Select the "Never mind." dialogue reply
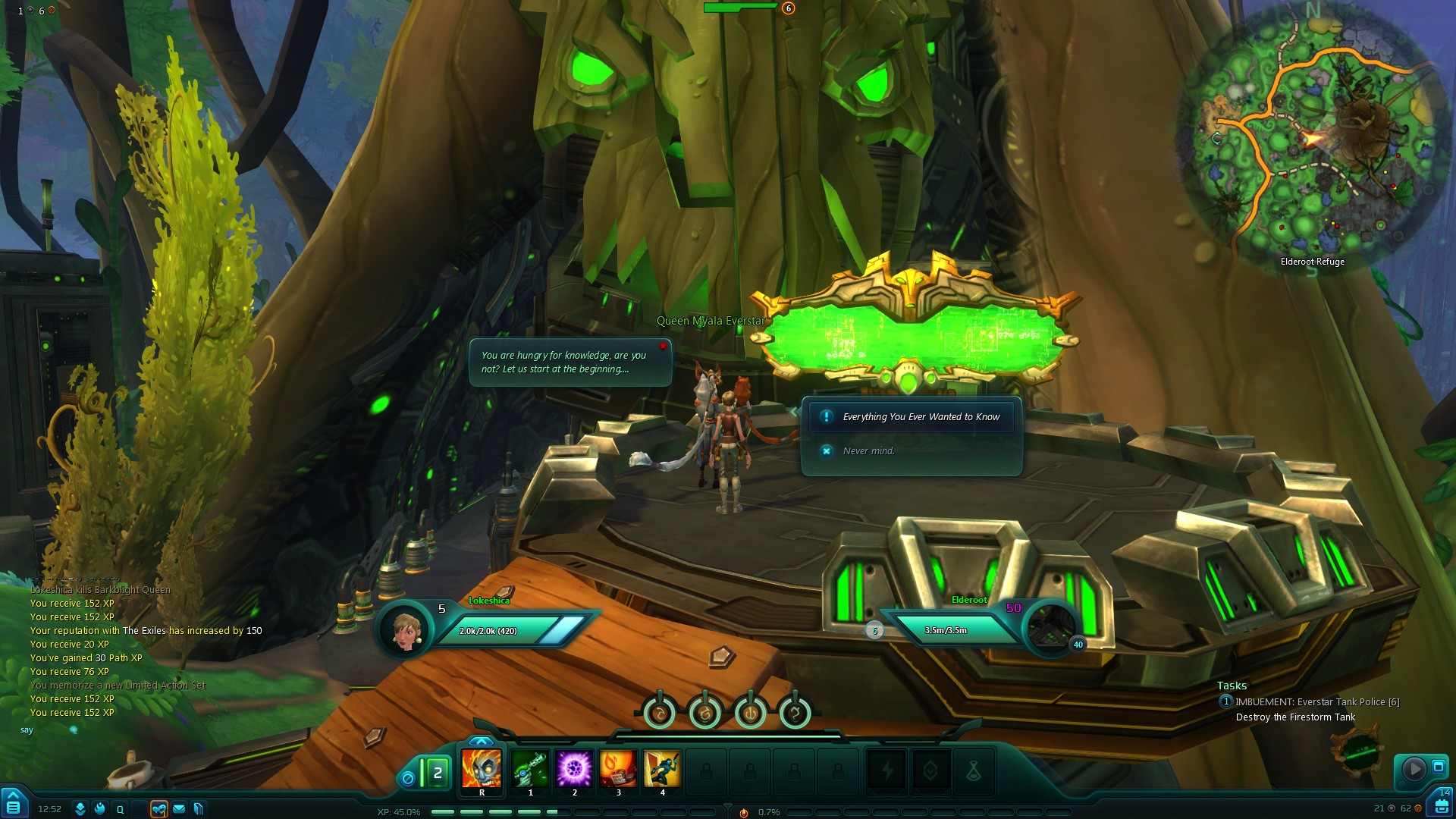The image size is (1456, 819). [x=868, y=451]
